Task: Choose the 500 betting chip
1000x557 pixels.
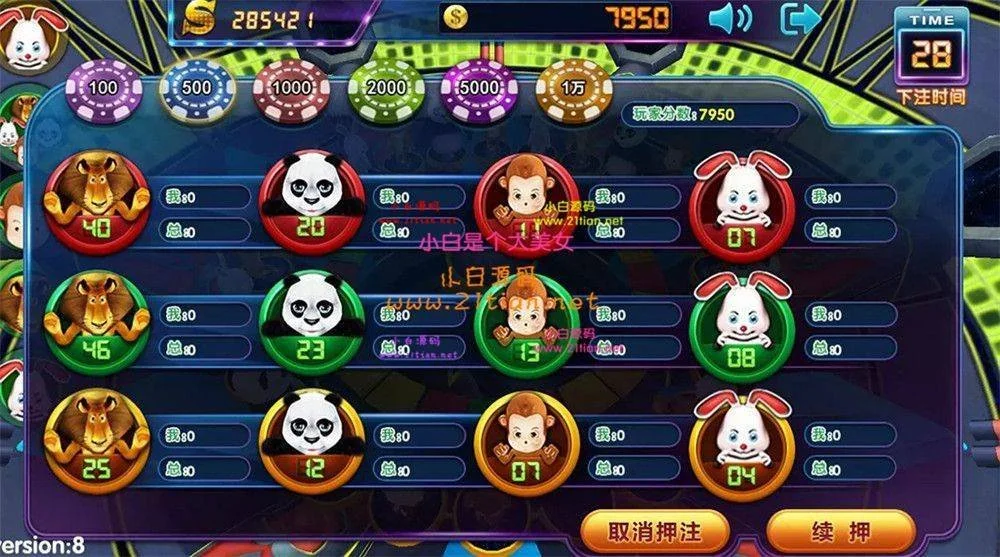Action: [x=196, y=88]
